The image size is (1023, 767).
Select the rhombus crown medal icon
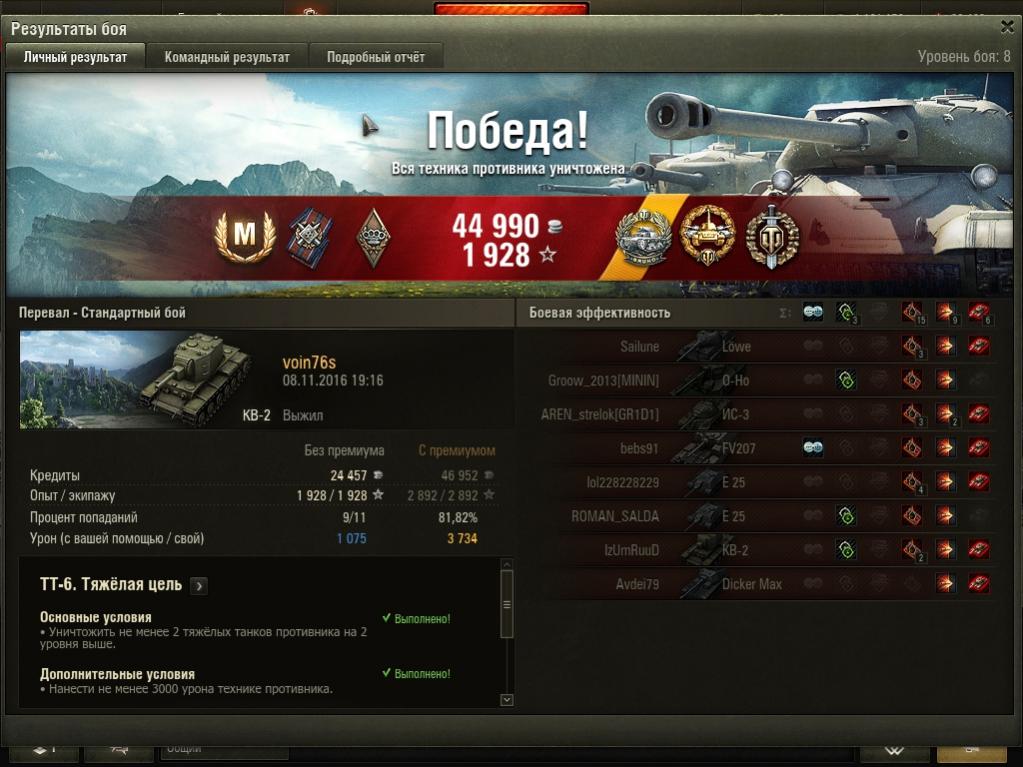point(372,237)
